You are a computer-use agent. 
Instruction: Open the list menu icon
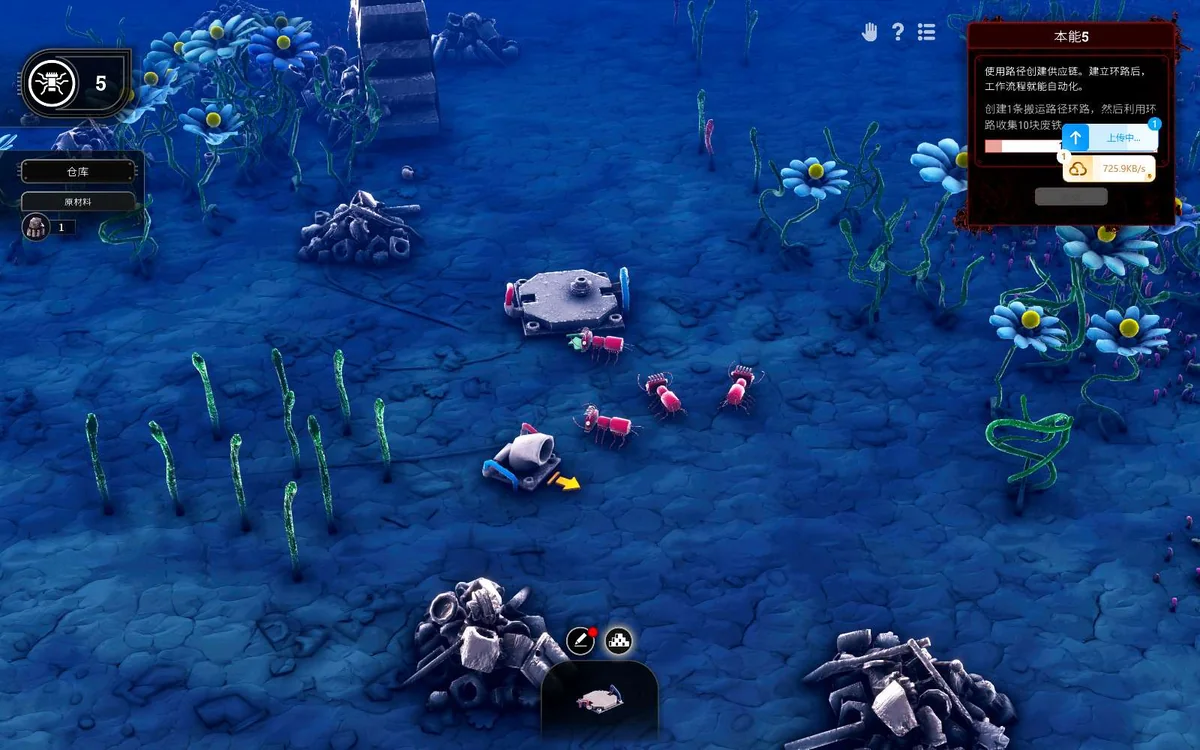click(927, 32)
